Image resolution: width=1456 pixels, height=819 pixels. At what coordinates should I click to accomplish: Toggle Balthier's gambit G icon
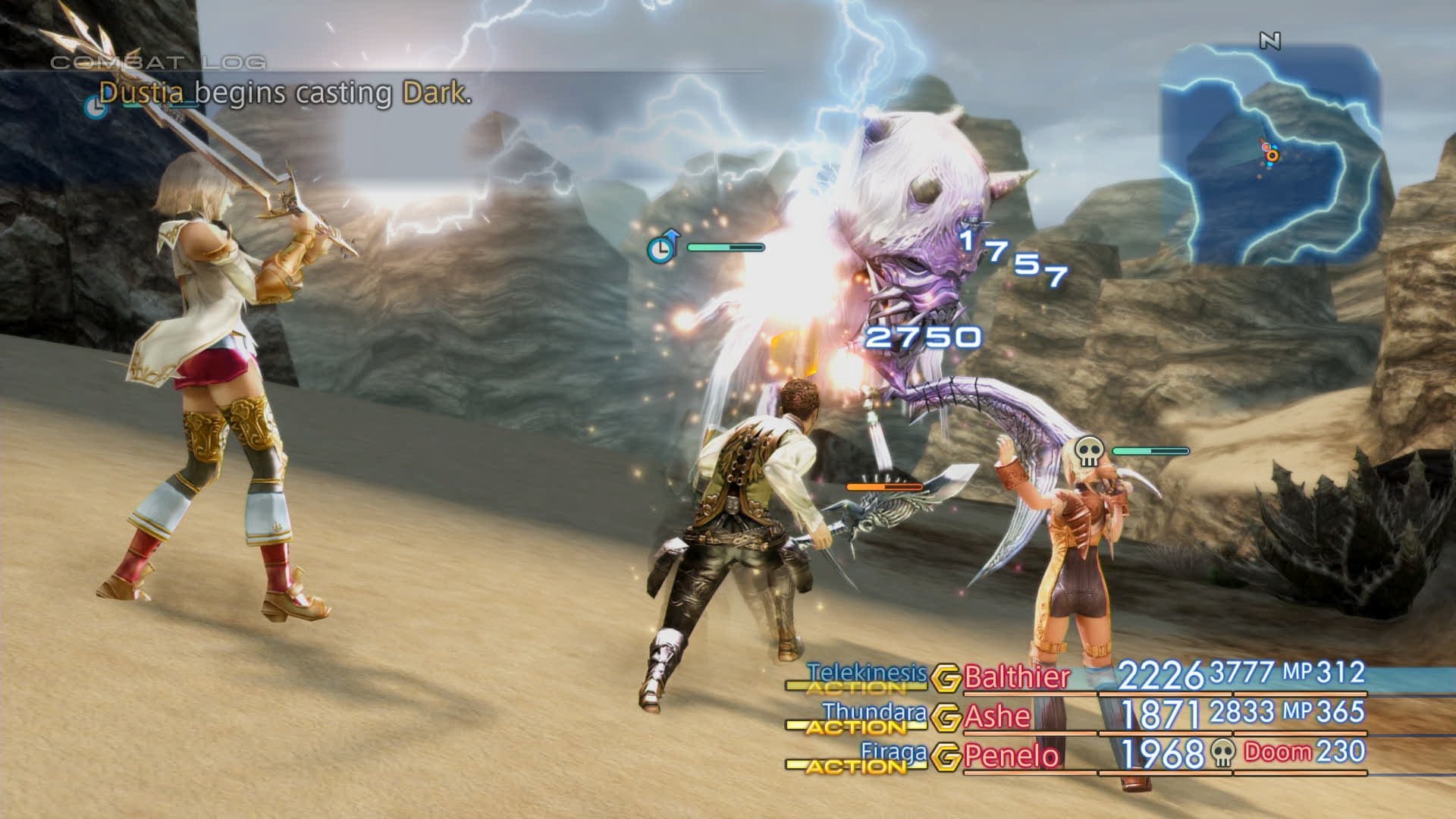pos(946,678)
